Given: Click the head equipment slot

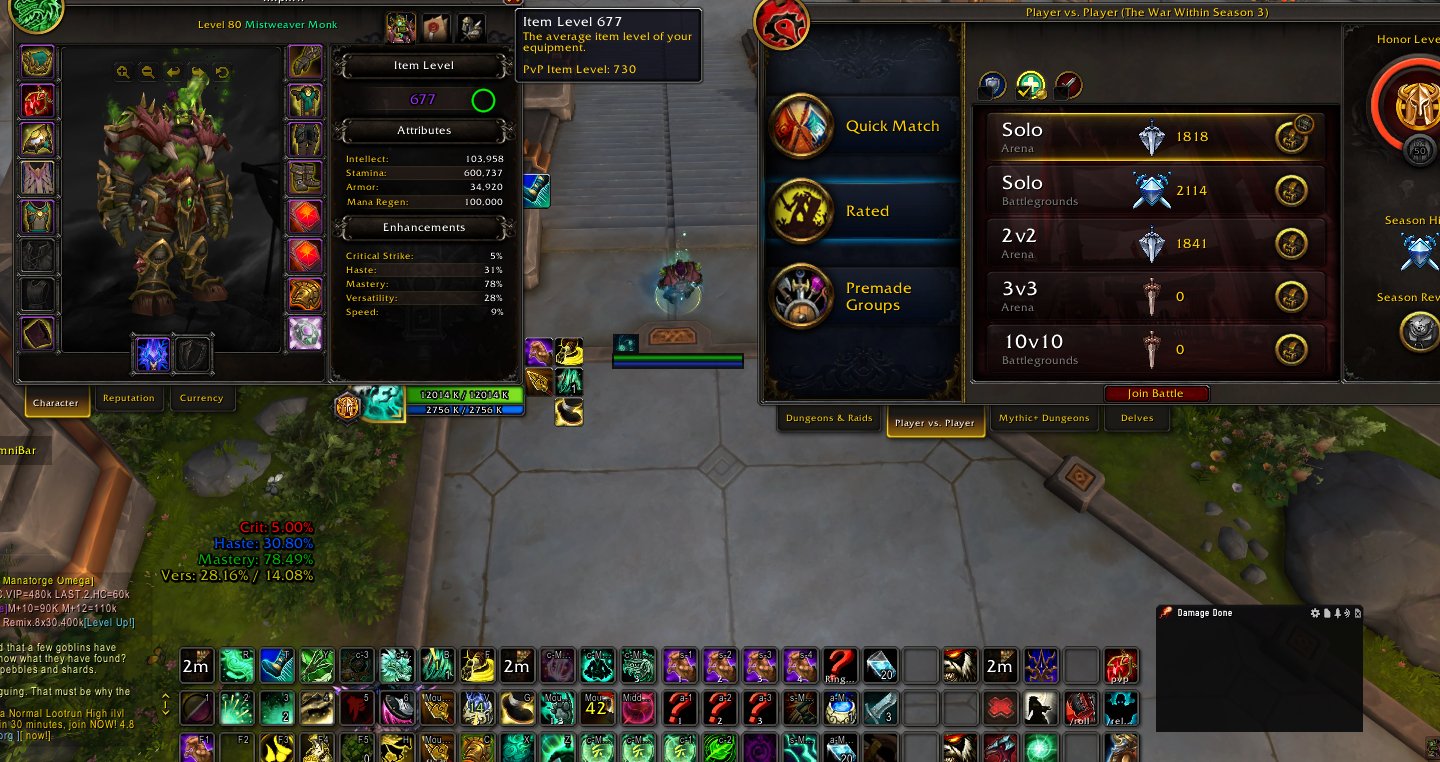Looking at the screenshot, I should click(x=37, y=62).
